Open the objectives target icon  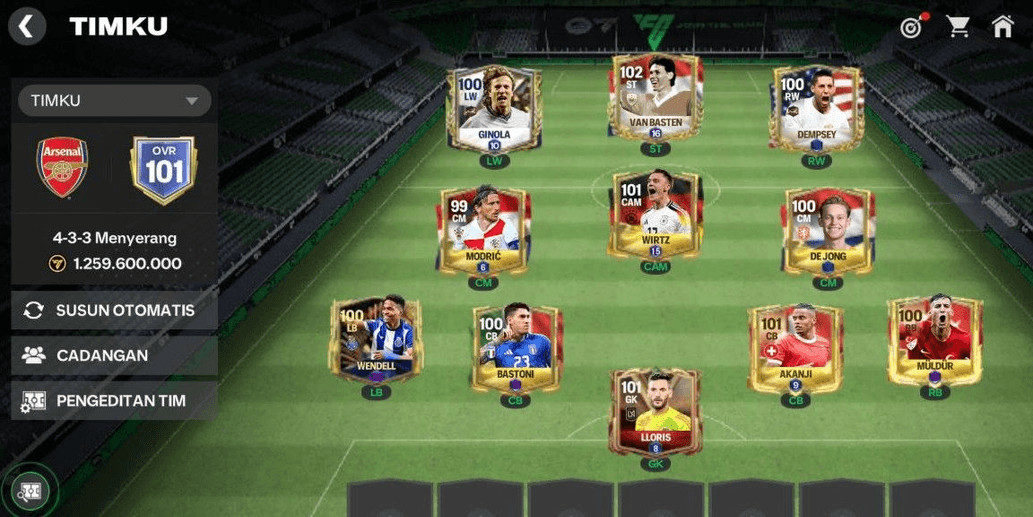(911, 27)
